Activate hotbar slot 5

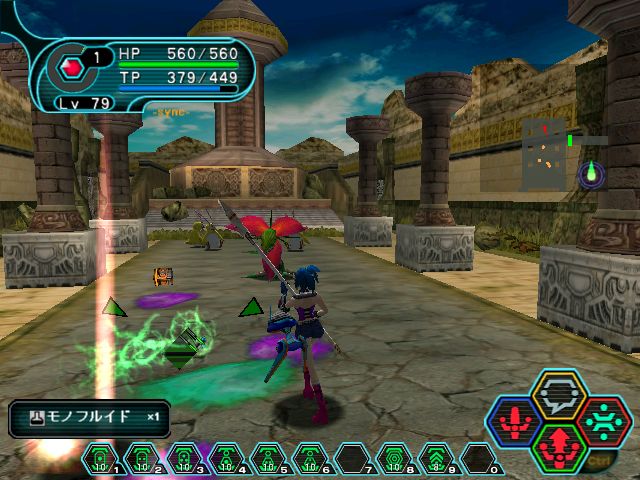(x=266, y=460)
